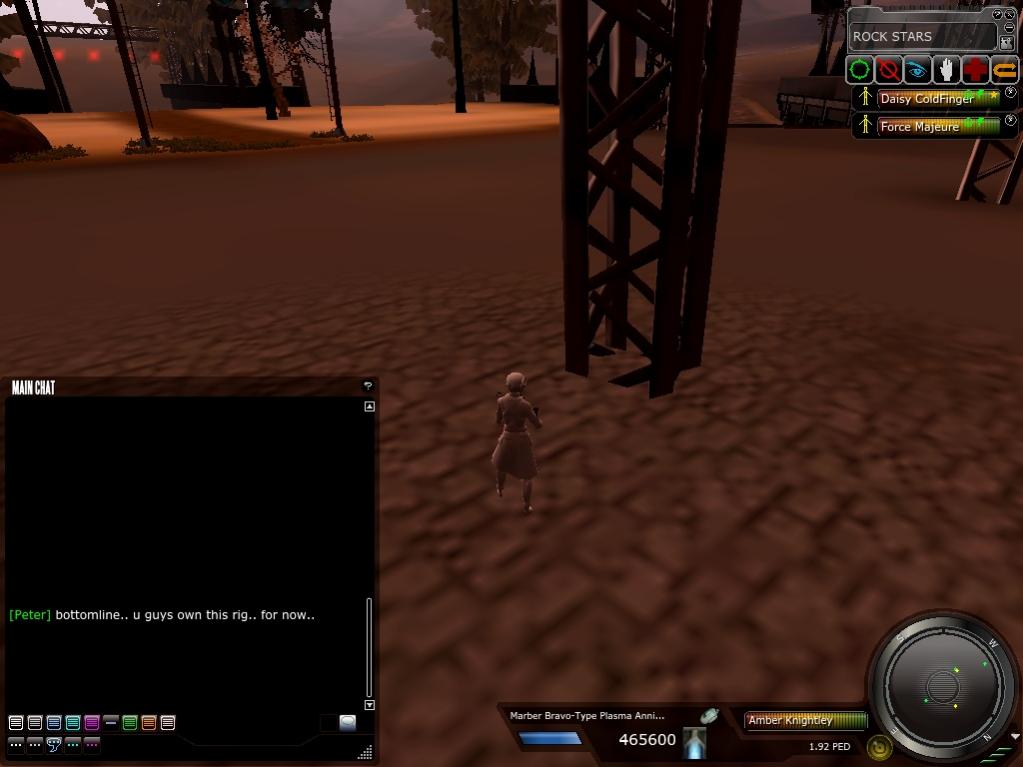Click the red crossed-circle team icon
Image resolution: width=1023 pixels, height=767 pixels.
pyautogui.click(x=888, y=70)
